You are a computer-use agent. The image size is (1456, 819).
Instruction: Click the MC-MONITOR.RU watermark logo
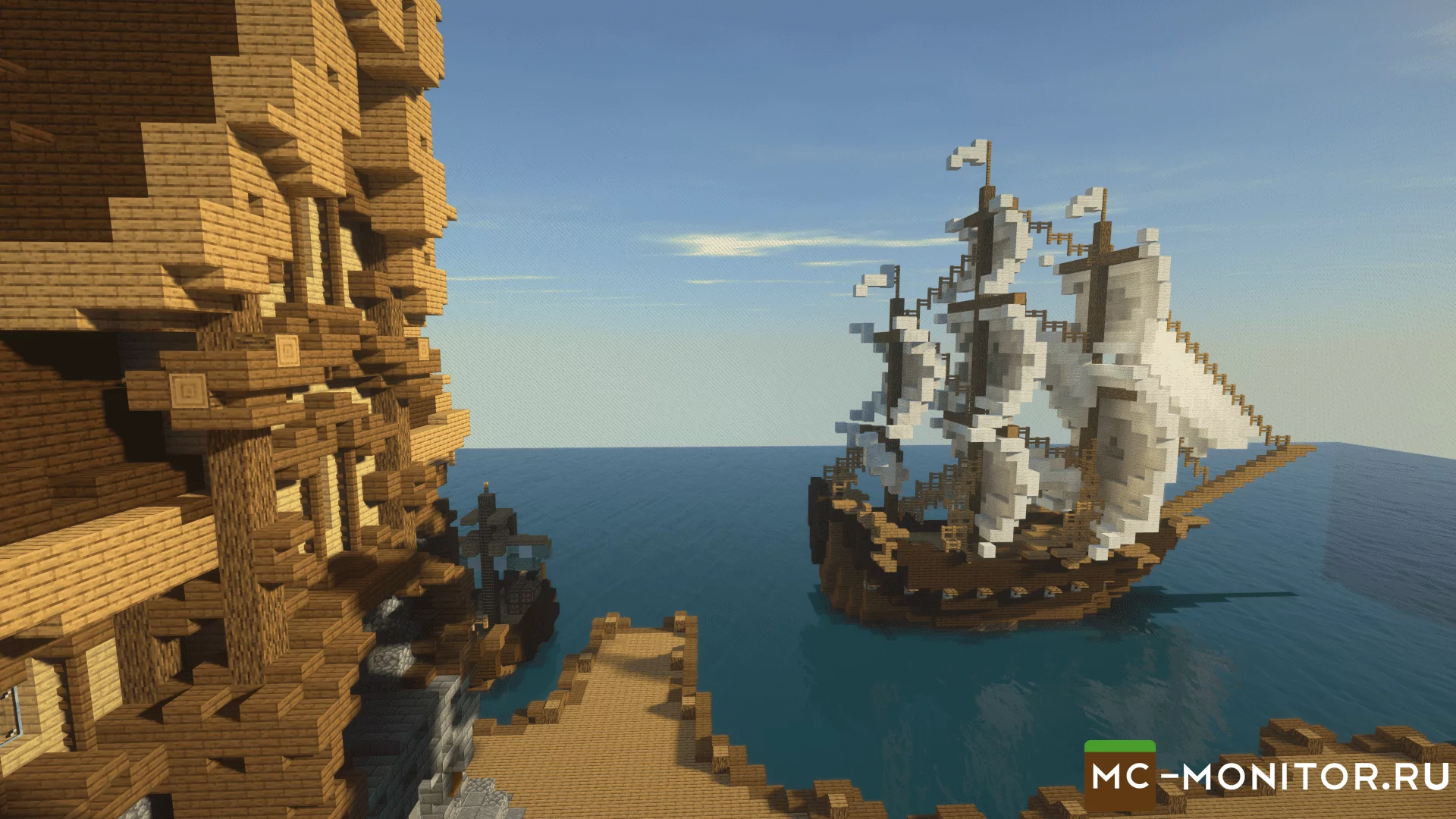click(x=1268, y=777)
